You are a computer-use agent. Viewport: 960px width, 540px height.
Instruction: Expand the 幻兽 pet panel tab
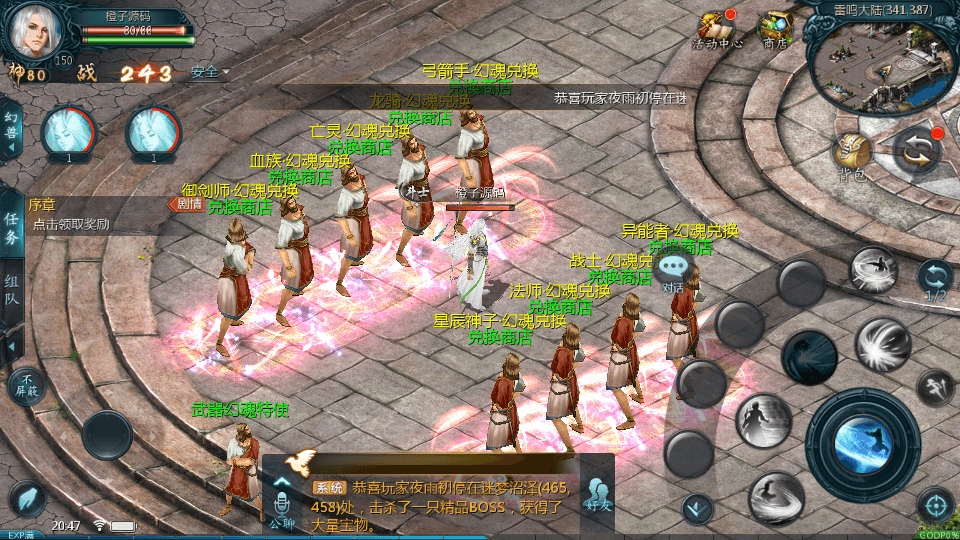11,130
